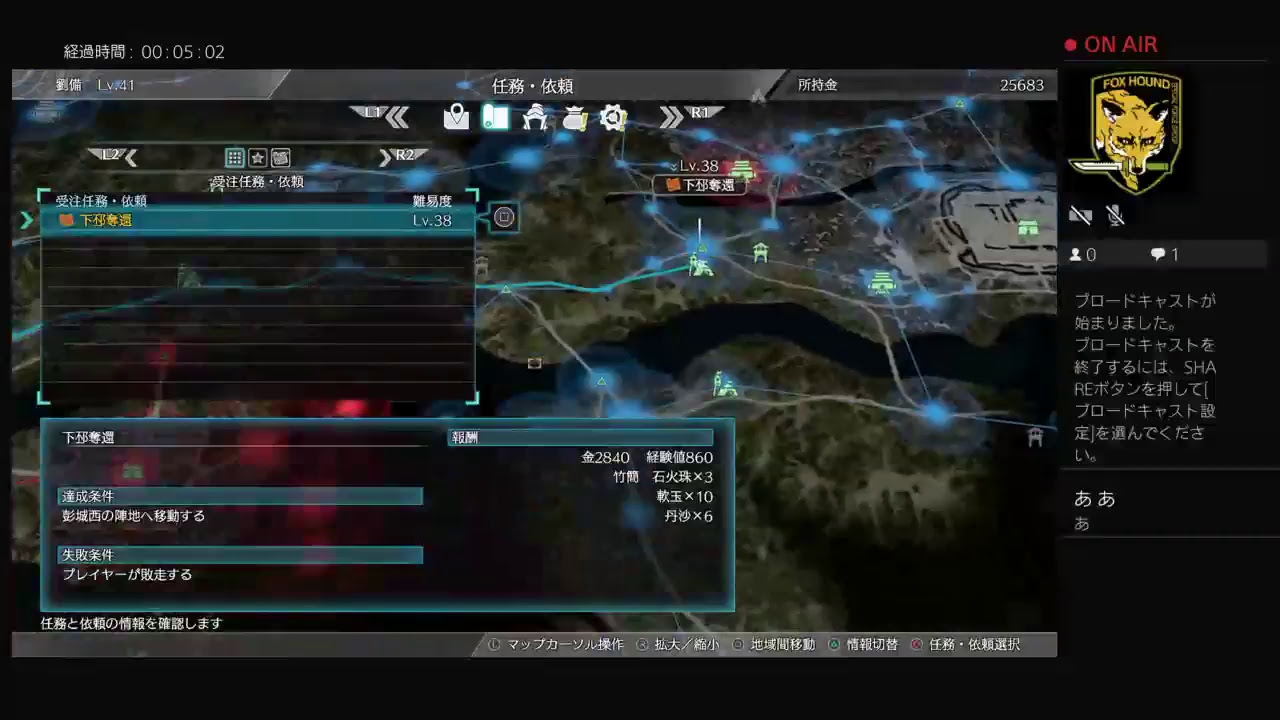The width and height of the screenshot is (1280, 720).
Task: Toggle the circled map cursor marker
Action: (504, 217)
